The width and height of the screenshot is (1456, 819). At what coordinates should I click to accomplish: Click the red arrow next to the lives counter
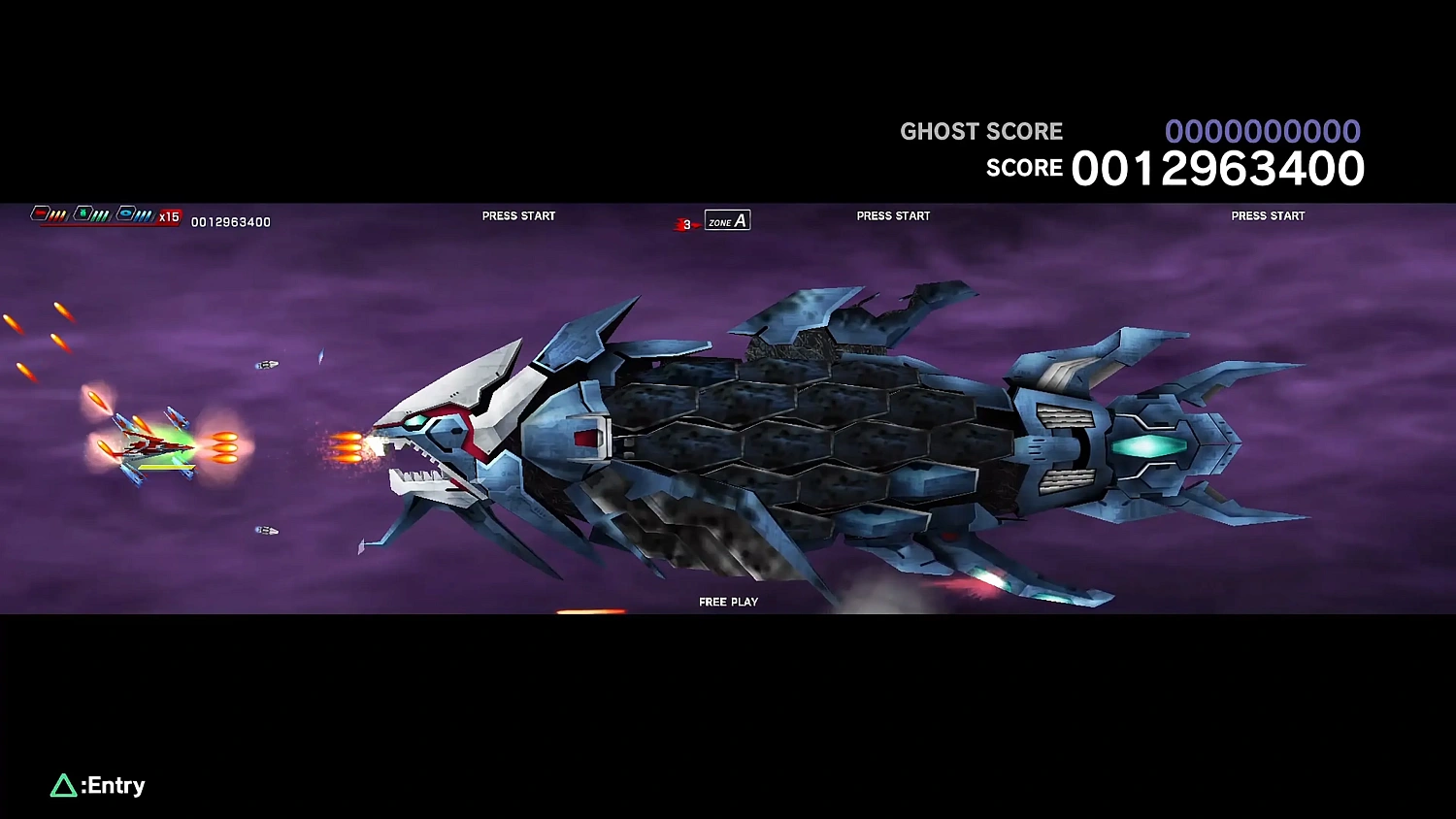(x=697, y=224)
